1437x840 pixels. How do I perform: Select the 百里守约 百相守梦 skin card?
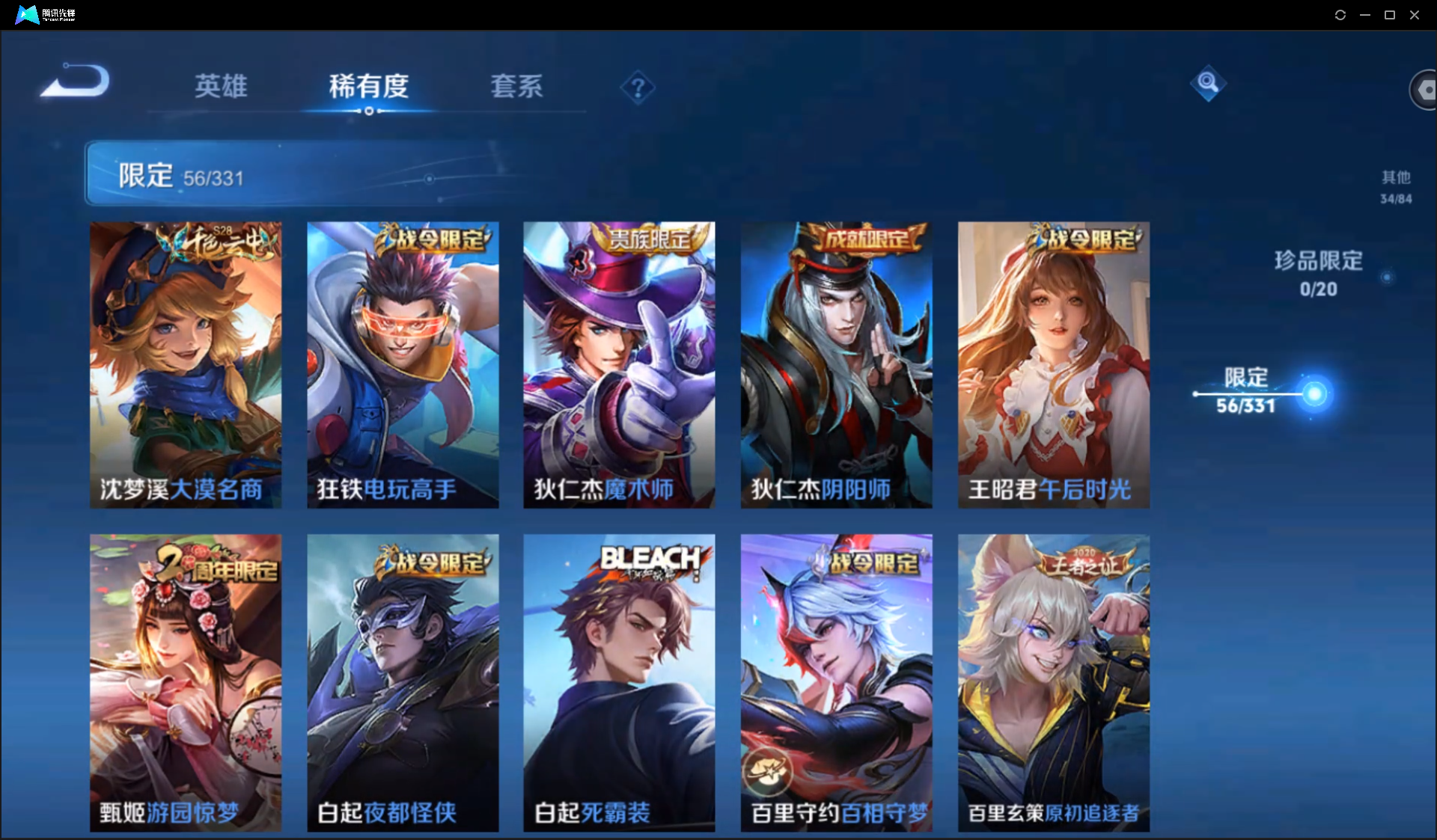[x=836, y=682]
